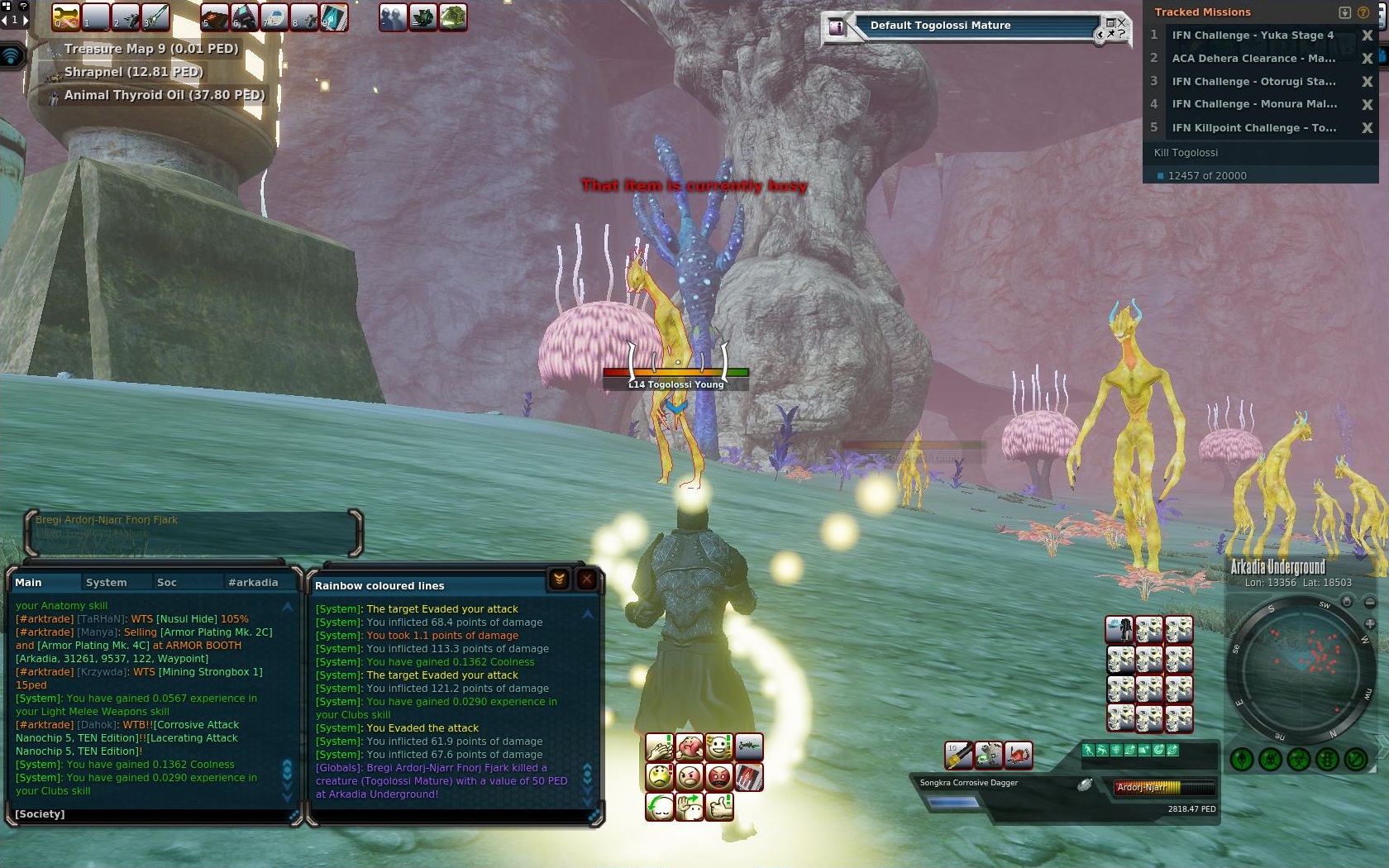Open the Soc chat tab
The width and height of the screenshot is (1389, 868).
[167, 582]
